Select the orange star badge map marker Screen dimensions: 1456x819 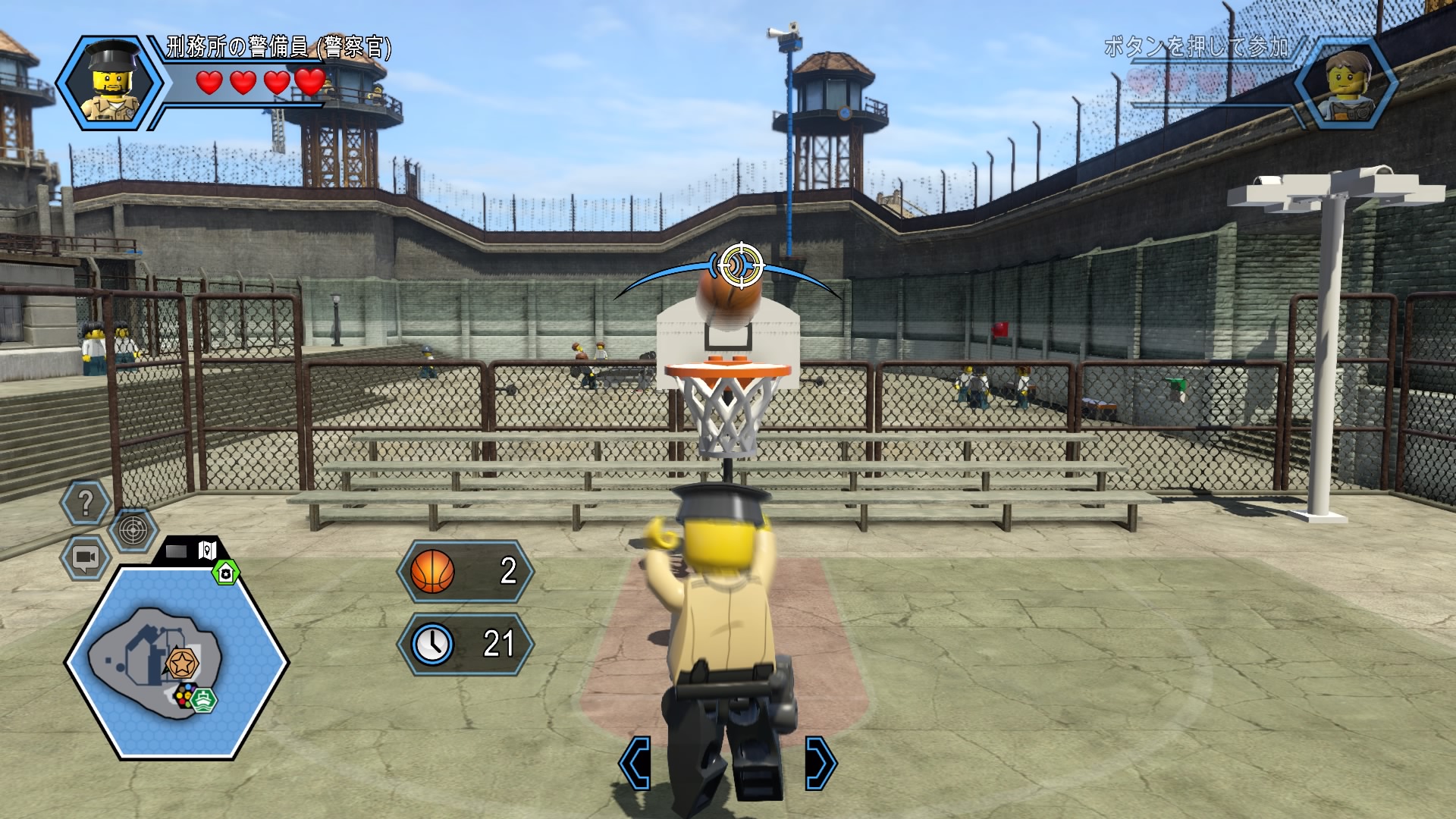(x=181, y=664)
